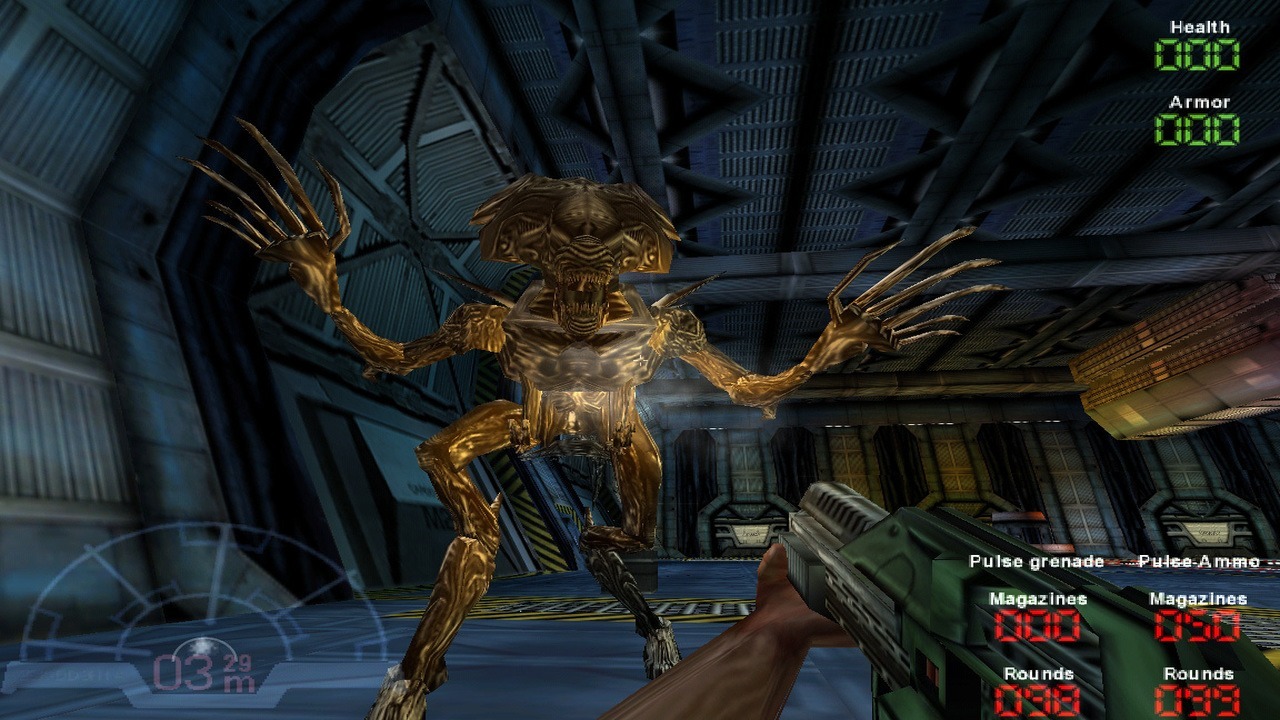Click the Pulse Ammo Rounds counter showing 099
Viewport: 1280px width, 720px height.
1198,702
